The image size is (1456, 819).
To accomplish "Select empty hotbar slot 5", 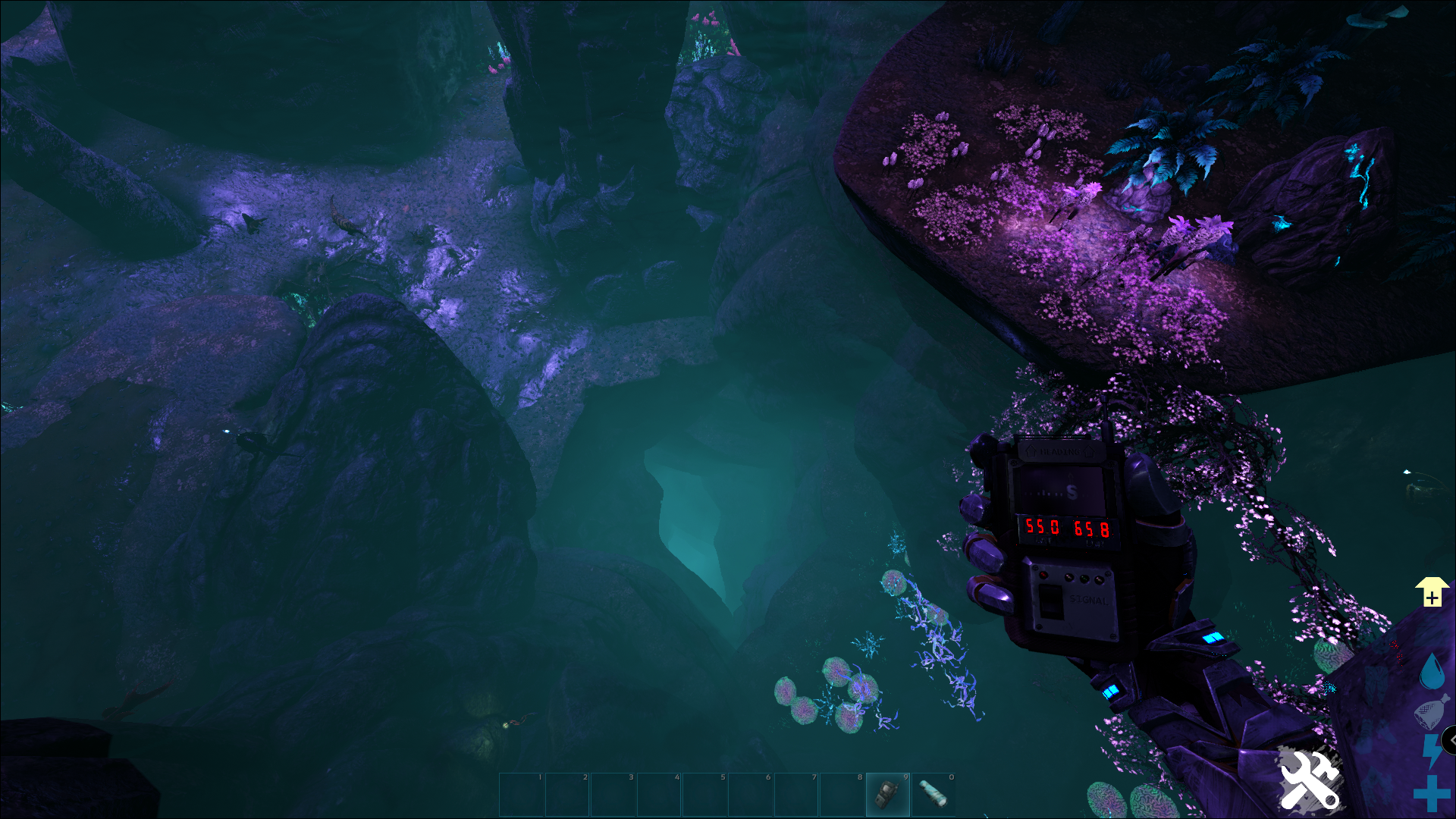I will 704,794.
